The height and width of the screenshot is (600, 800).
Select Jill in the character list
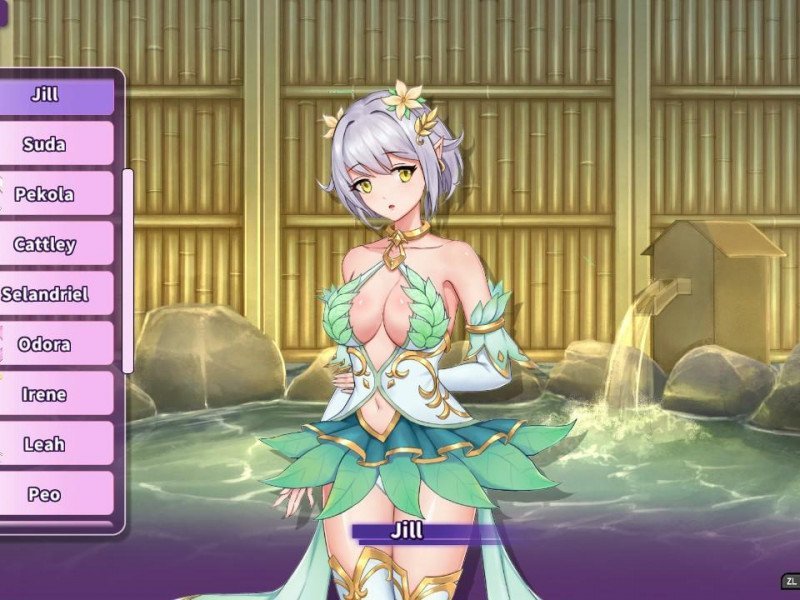point(45,96)
